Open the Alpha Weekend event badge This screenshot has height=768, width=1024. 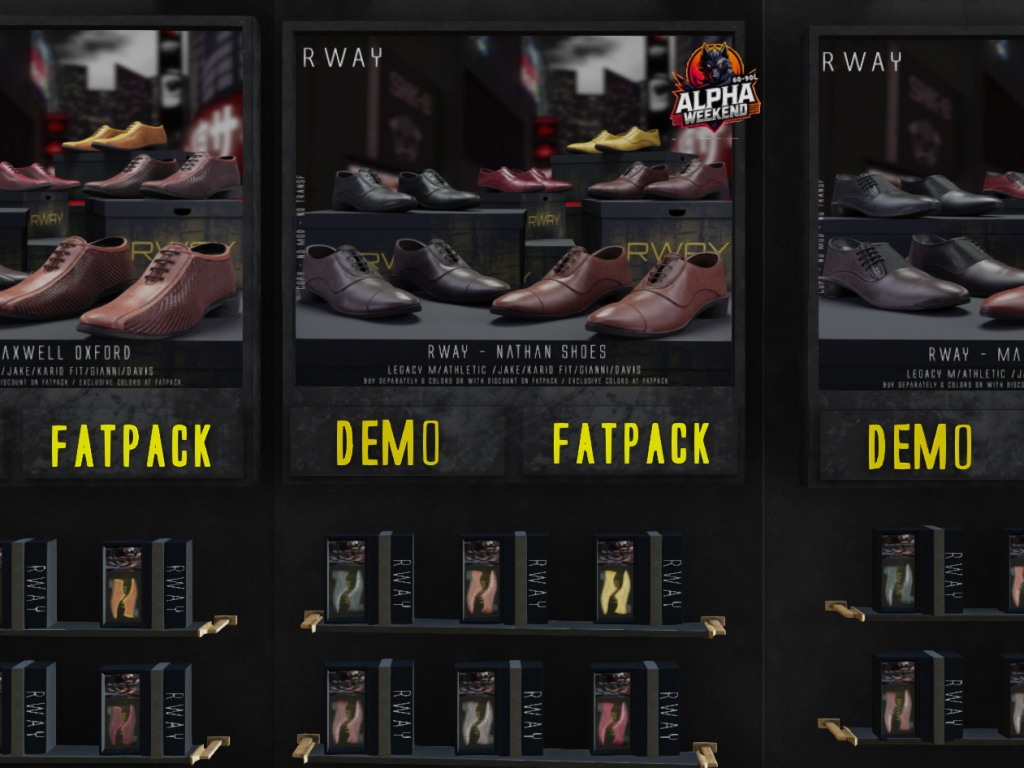click(714, 86)
